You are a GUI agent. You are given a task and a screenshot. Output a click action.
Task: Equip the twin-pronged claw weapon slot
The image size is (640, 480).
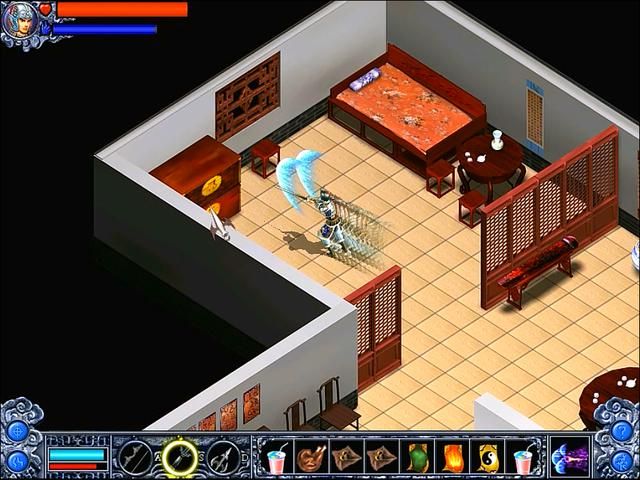point(222,458)
